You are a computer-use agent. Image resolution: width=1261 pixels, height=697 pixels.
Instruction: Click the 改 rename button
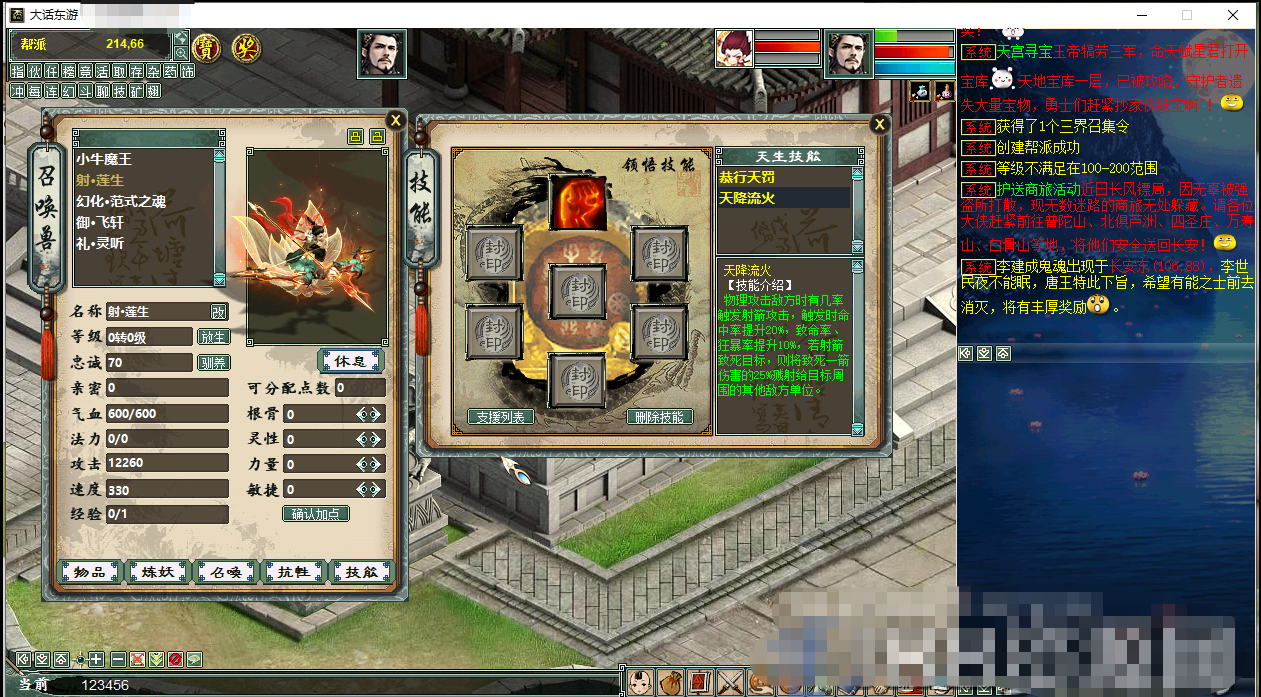tap(218, 312)
